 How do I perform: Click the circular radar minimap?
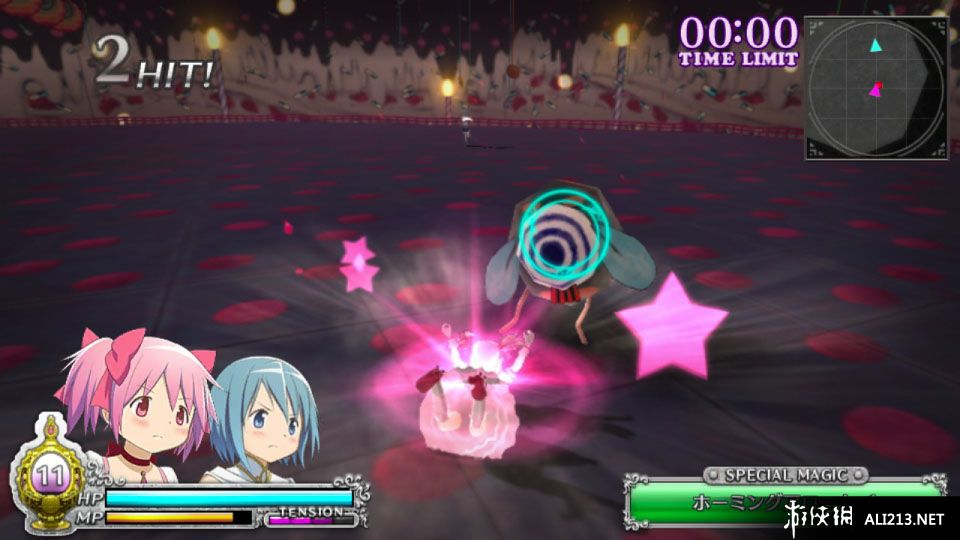(x=875, y=87)
